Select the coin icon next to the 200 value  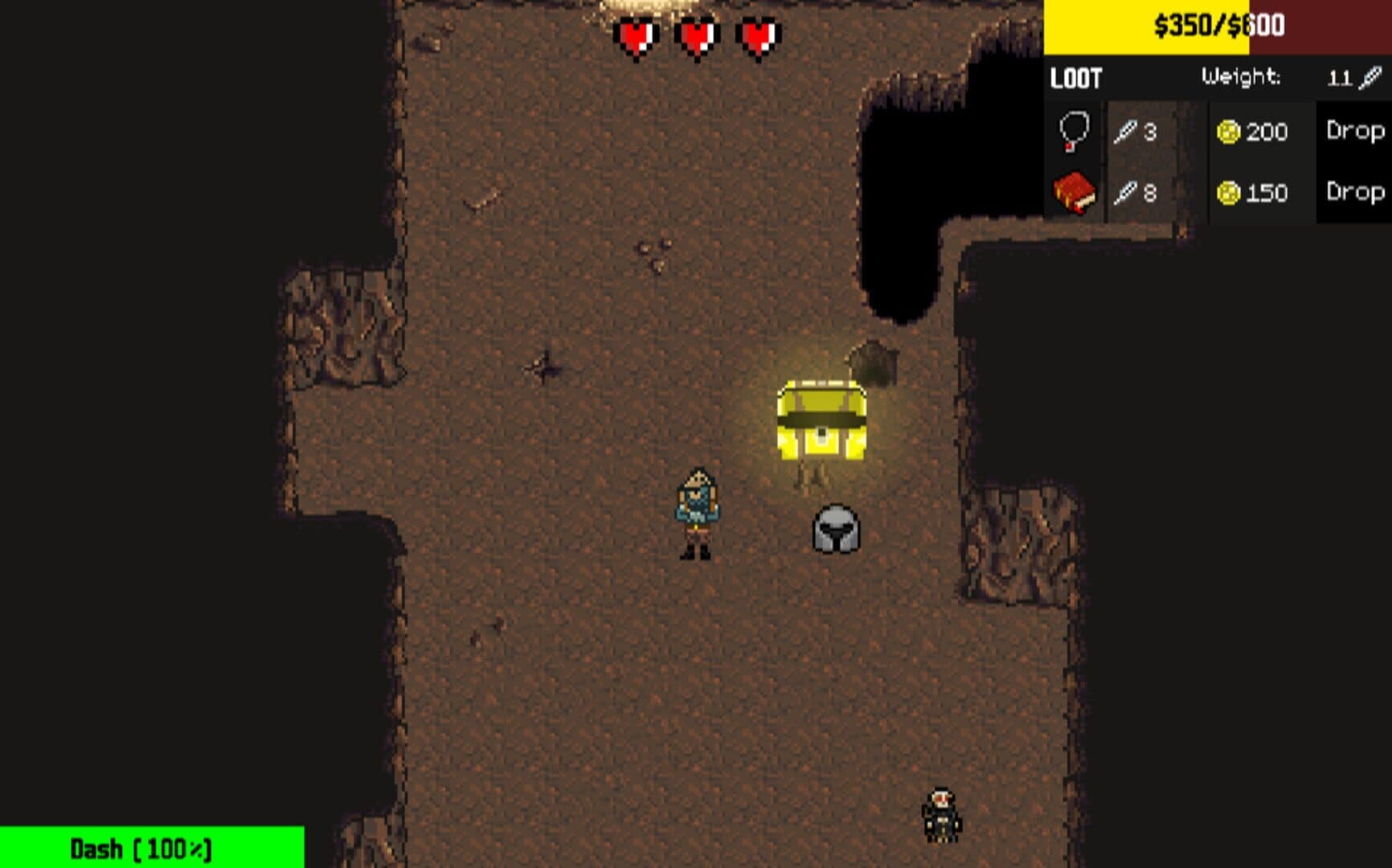coord(1230,133)
